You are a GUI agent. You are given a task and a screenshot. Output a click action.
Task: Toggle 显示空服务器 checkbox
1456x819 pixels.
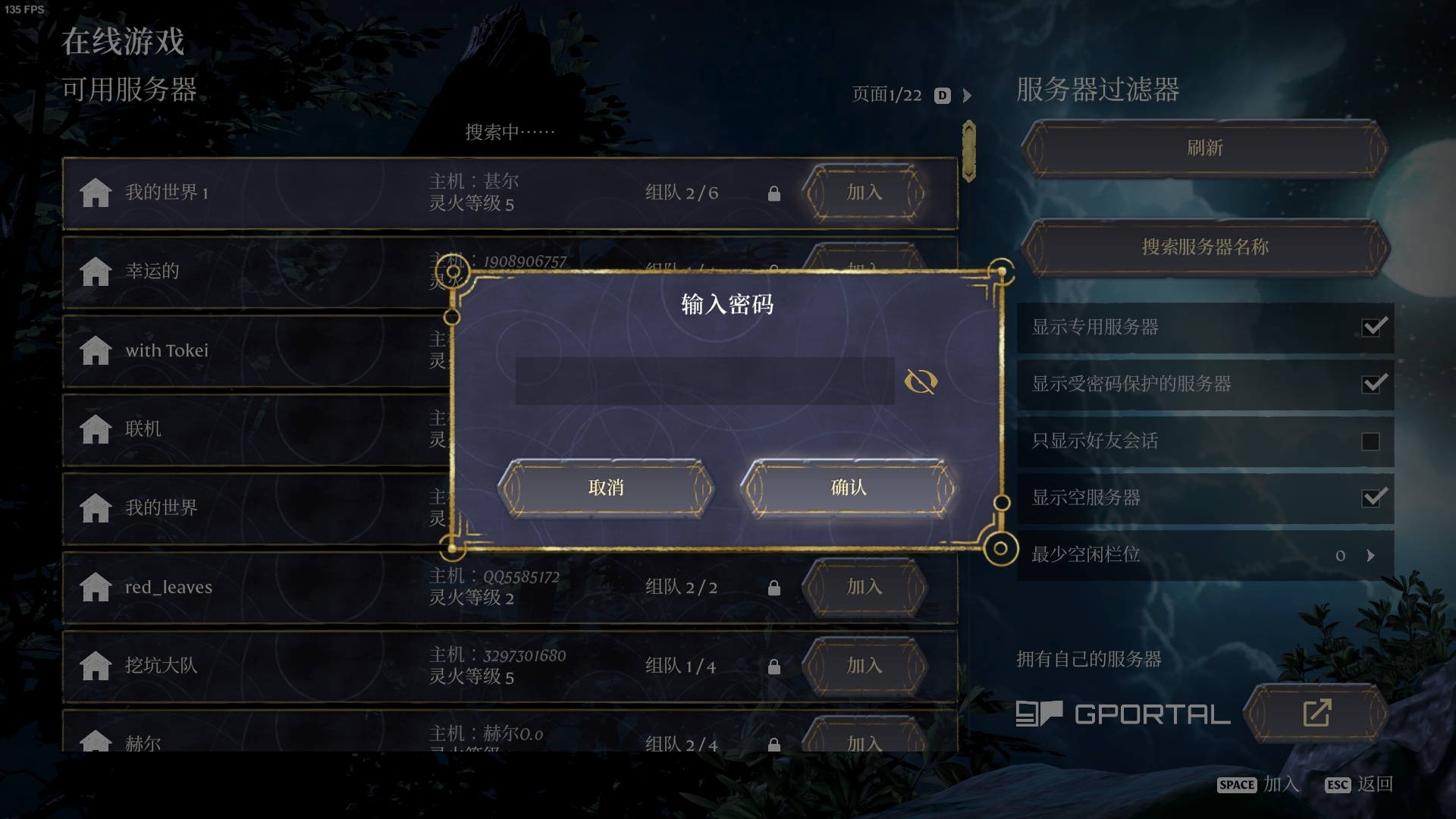pos(1373,498)
